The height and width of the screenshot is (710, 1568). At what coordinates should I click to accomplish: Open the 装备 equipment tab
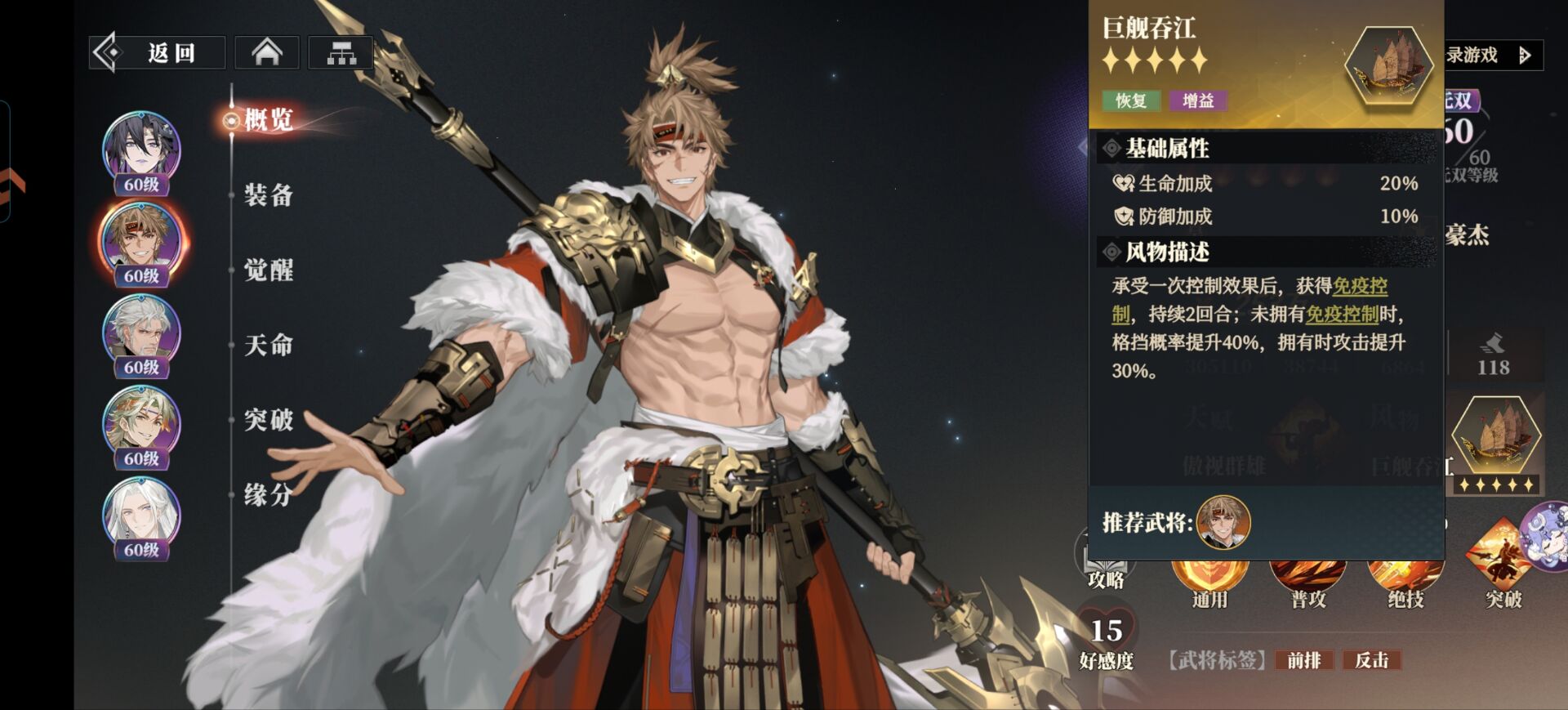[x=268, y=195]
